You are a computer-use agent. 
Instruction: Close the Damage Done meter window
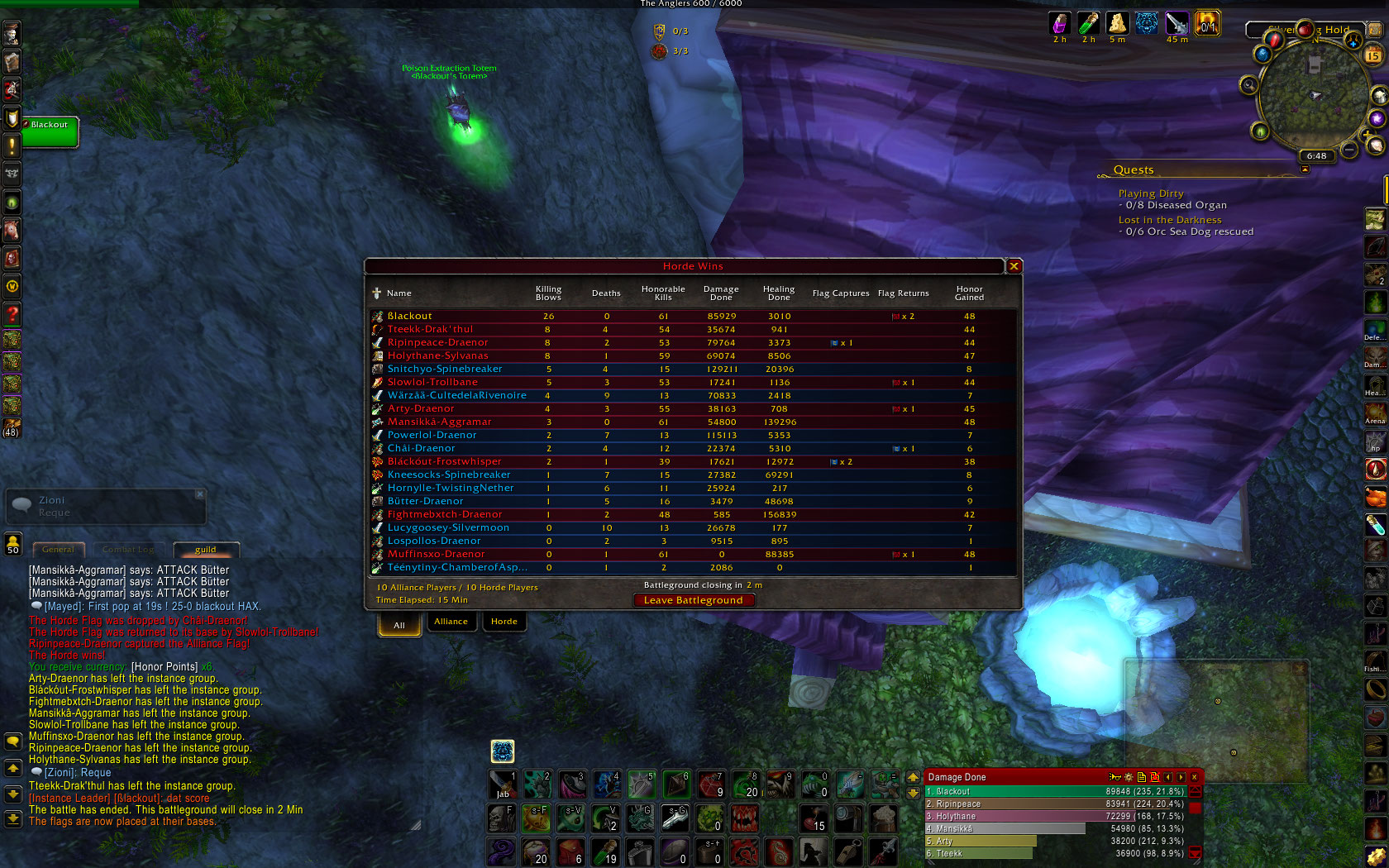[x=1194, y=777]
